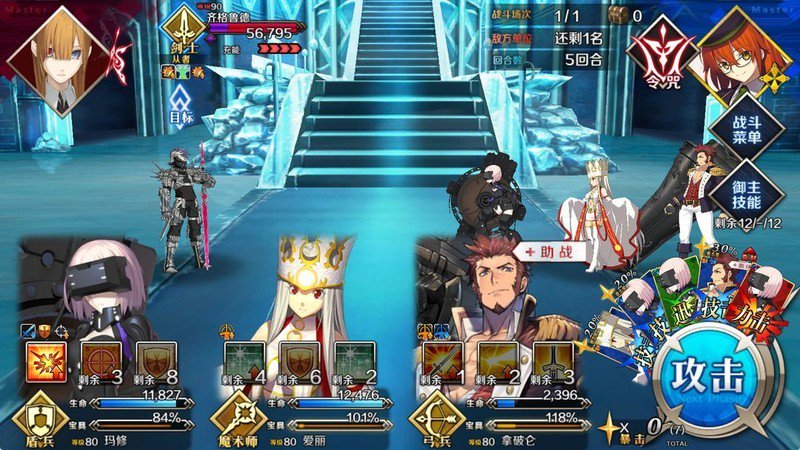Select Mash's skill with 3 turns remaining
This screenshot has height=450, width=800.
101,364
